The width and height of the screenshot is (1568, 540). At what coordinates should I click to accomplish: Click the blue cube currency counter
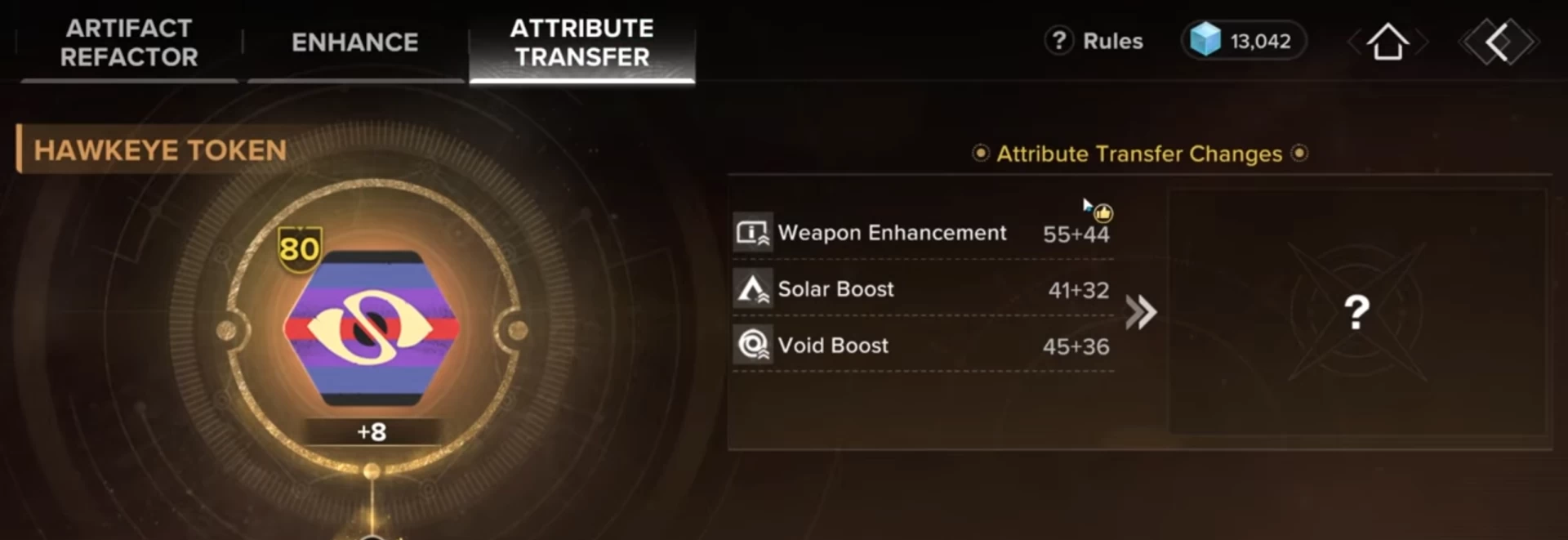point(1243,41)
